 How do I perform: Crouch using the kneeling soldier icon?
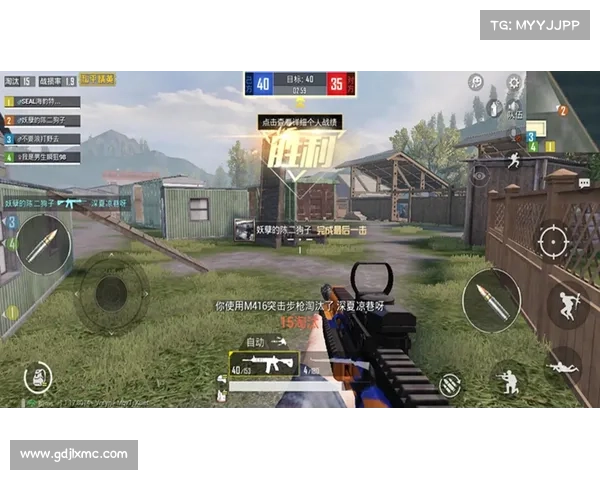510,378
